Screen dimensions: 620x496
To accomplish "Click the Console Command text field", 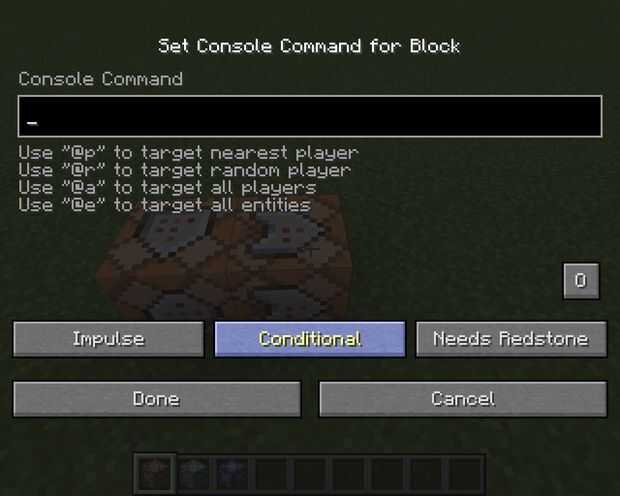I will point(310,117).
